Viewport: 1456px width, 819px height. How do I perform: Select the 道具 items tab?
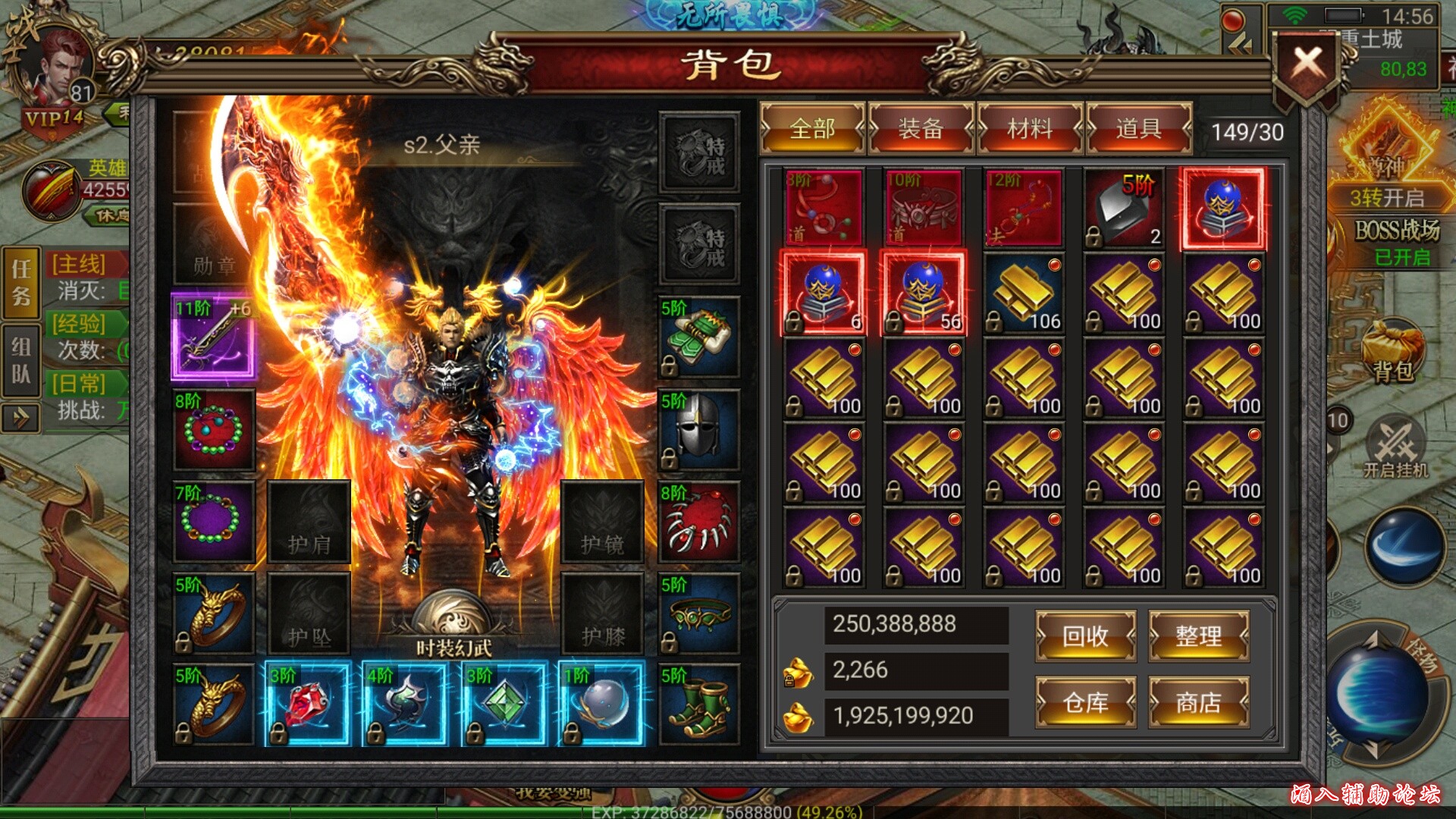tap(1138, 129)
